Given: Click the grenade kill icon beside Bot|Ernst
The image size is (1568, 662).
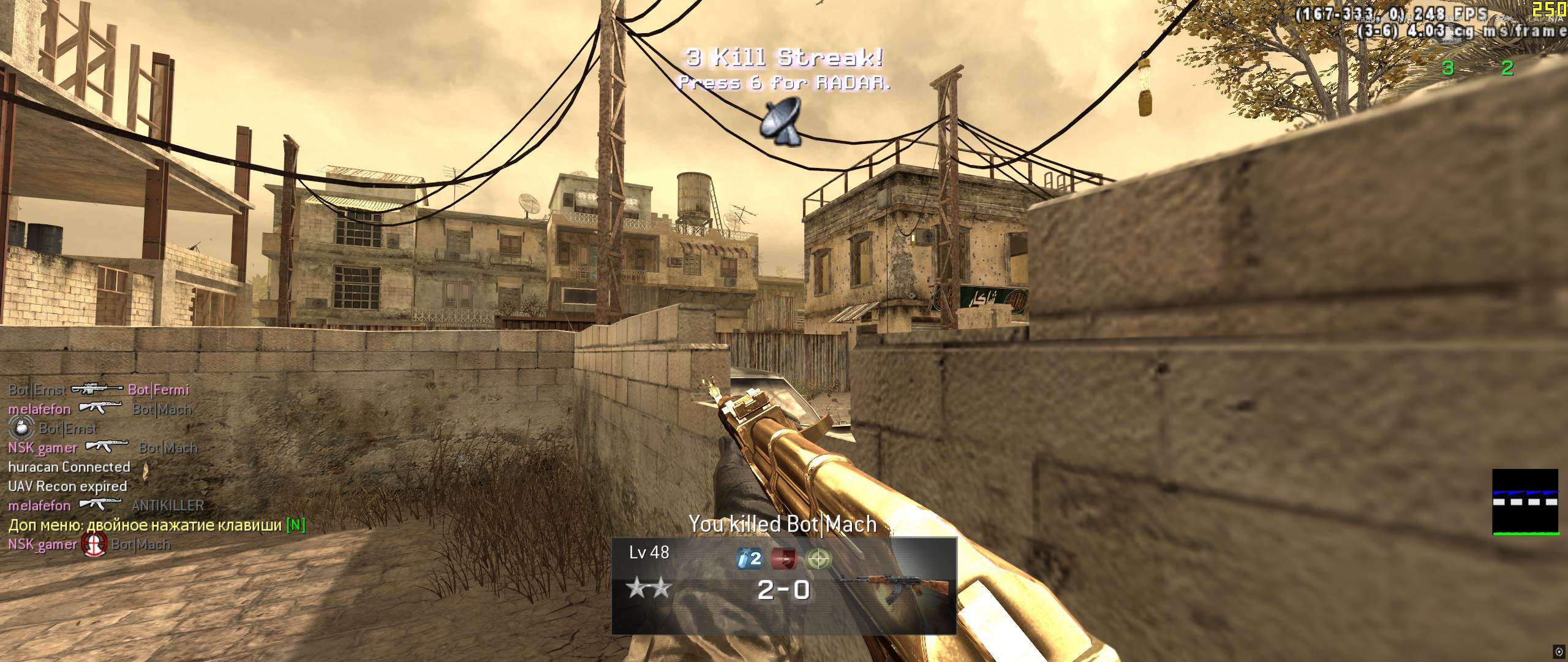Looking at the screenshot, I should 21,428.
